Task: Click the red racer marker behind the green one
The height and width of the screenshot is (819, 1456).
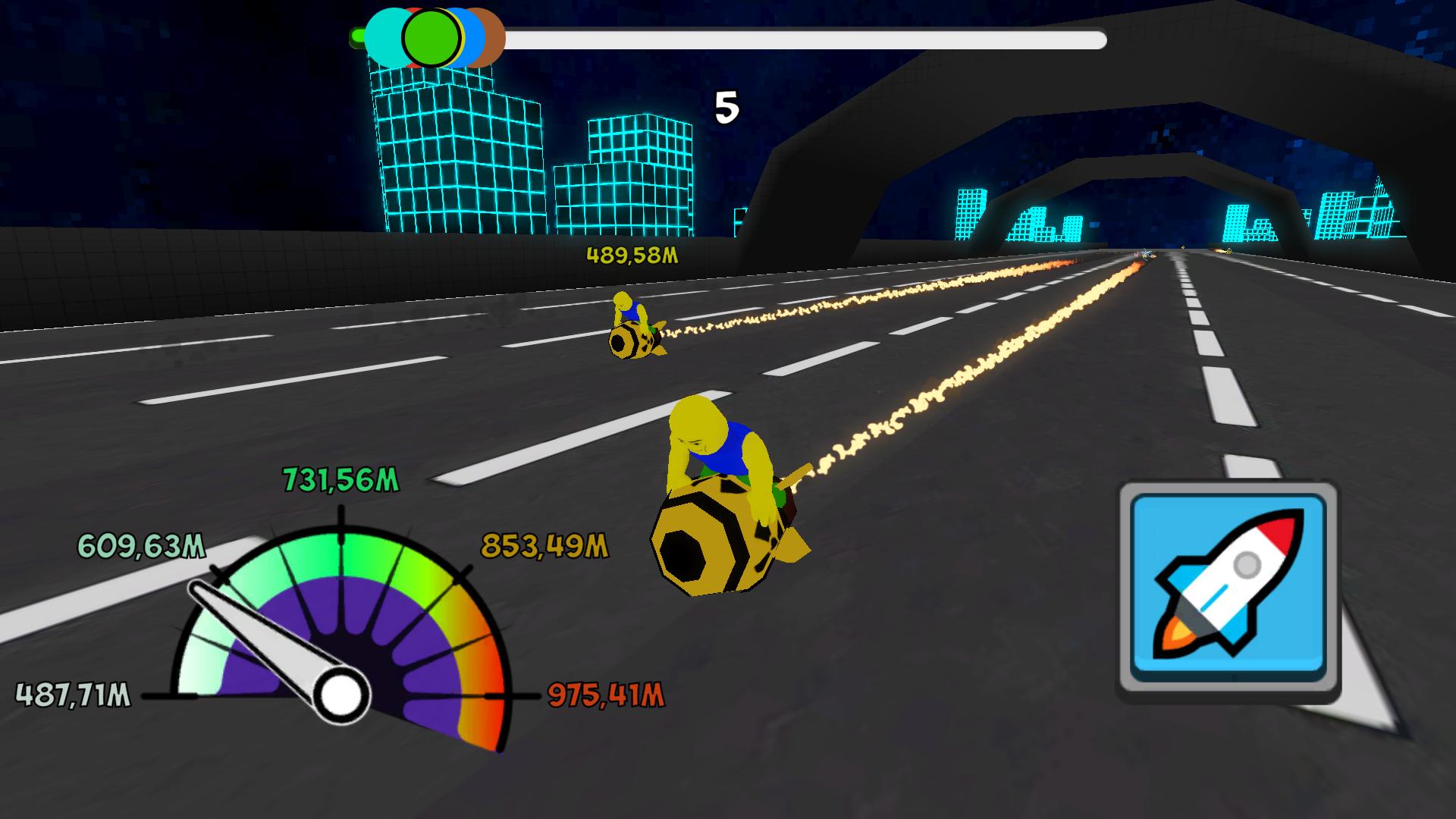Action: [x=414, y=11]
